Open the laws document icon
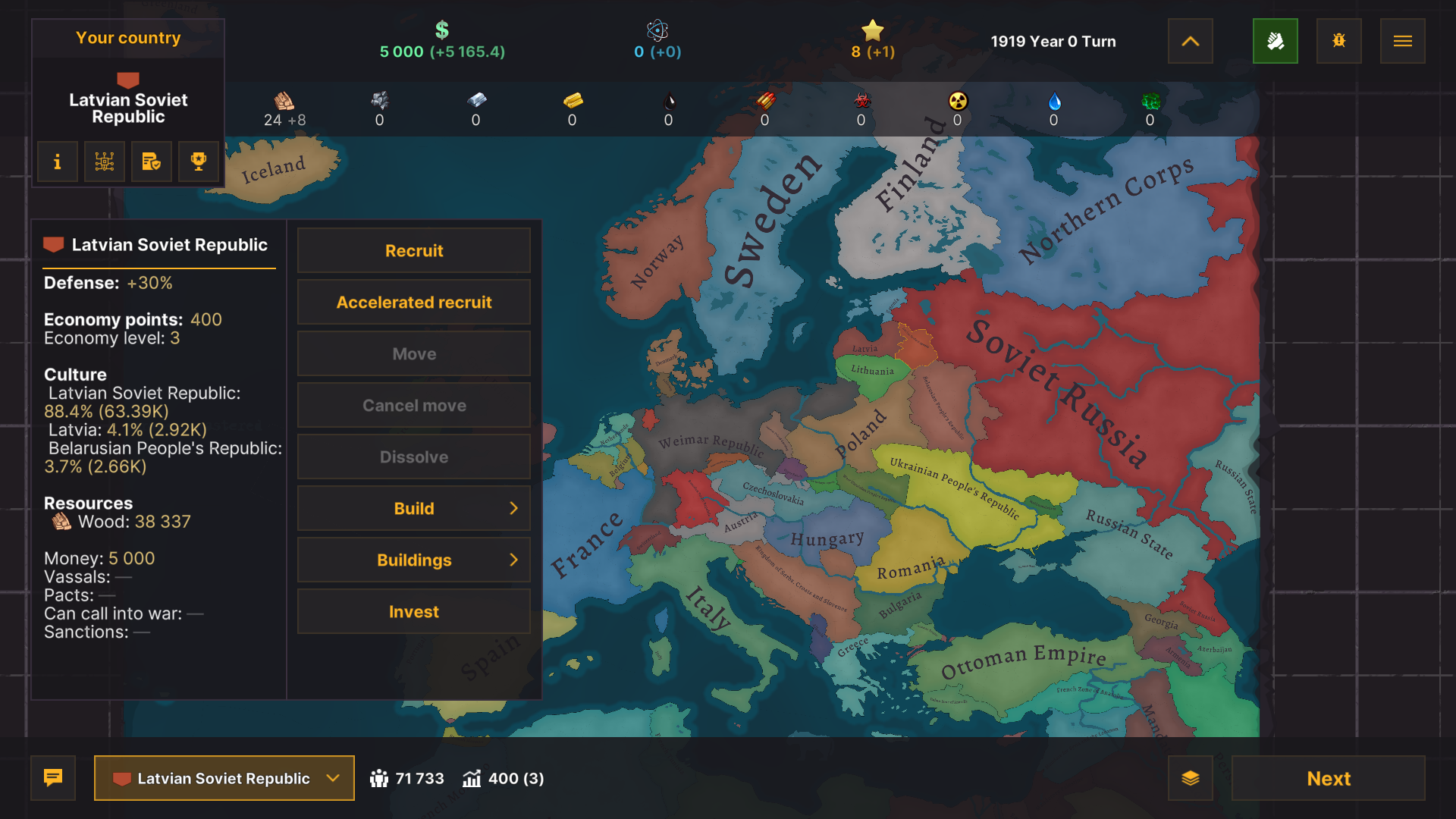The width and height of the screenshot is (1456, 819). (x=151, y=162)
